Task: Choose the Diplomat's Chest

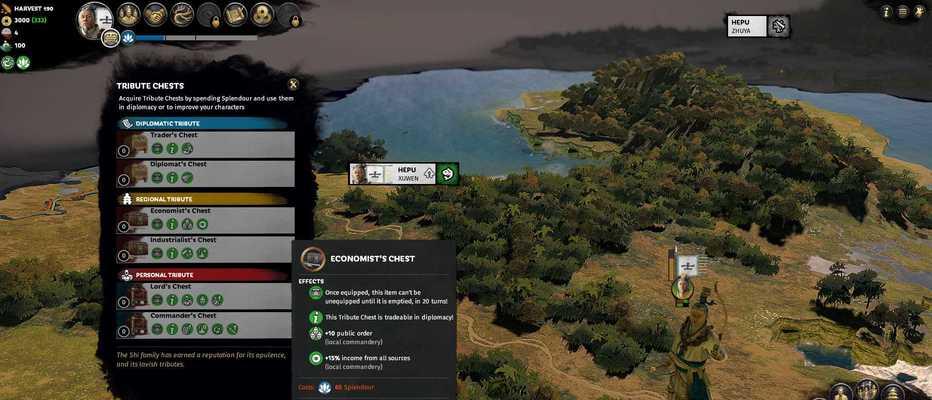Action: [206, 173]
